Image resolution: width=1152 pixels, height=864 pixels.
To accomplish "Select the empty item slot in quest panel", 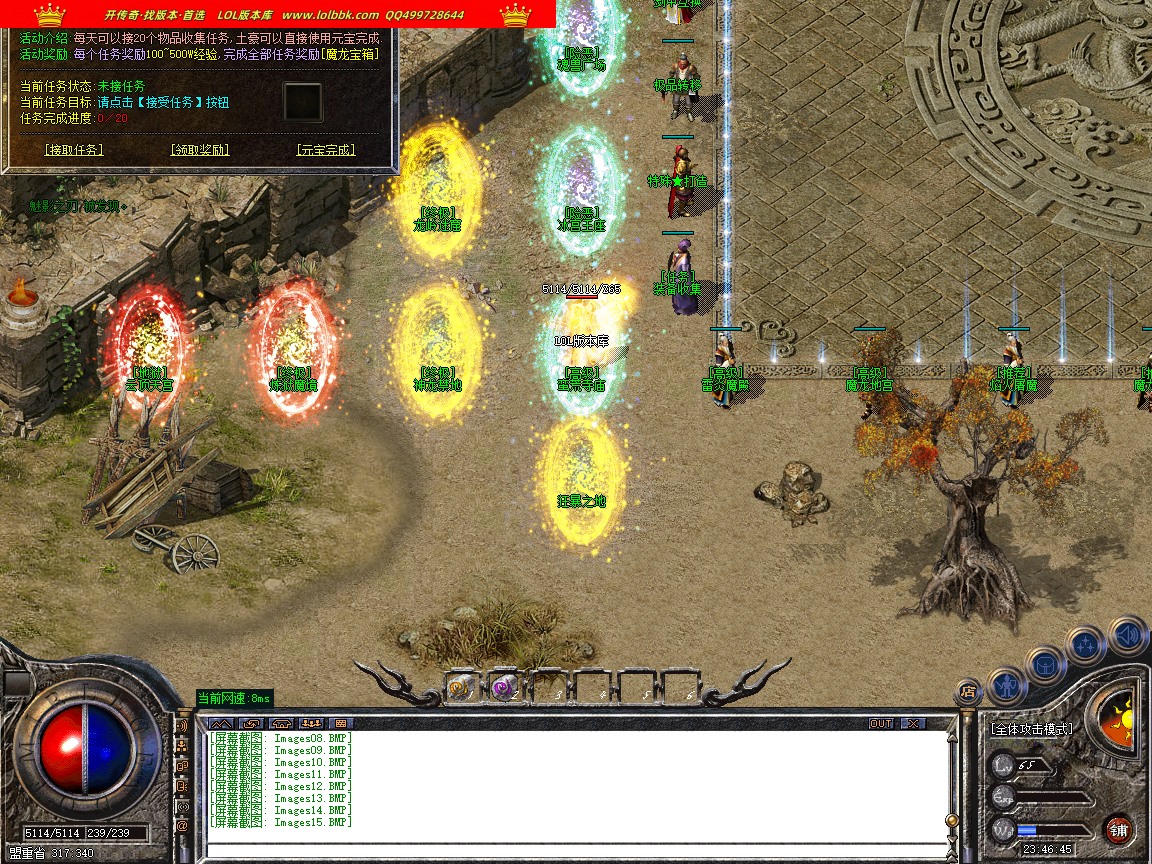I will click(302, 102).
